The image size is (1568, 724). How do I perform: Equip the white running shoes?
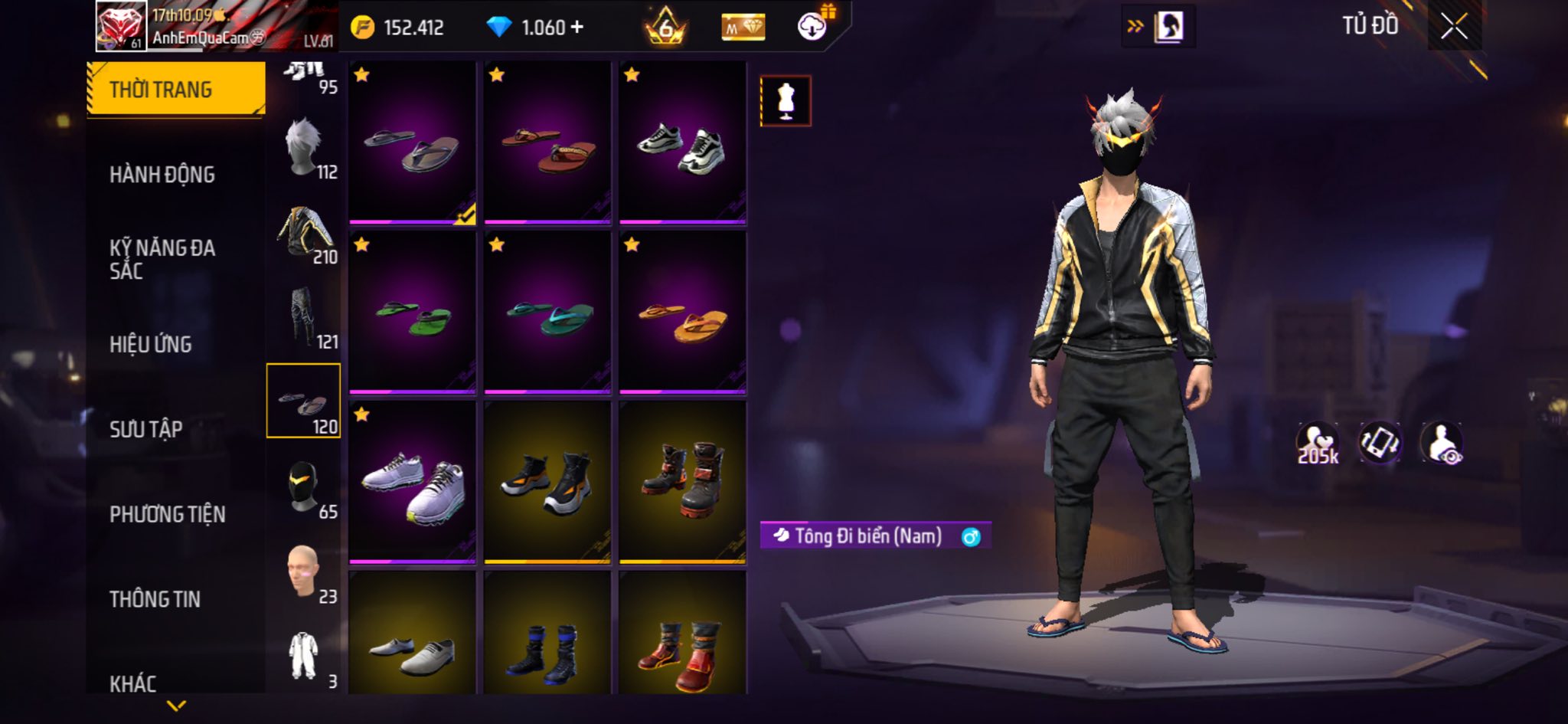tap(413, 483)
